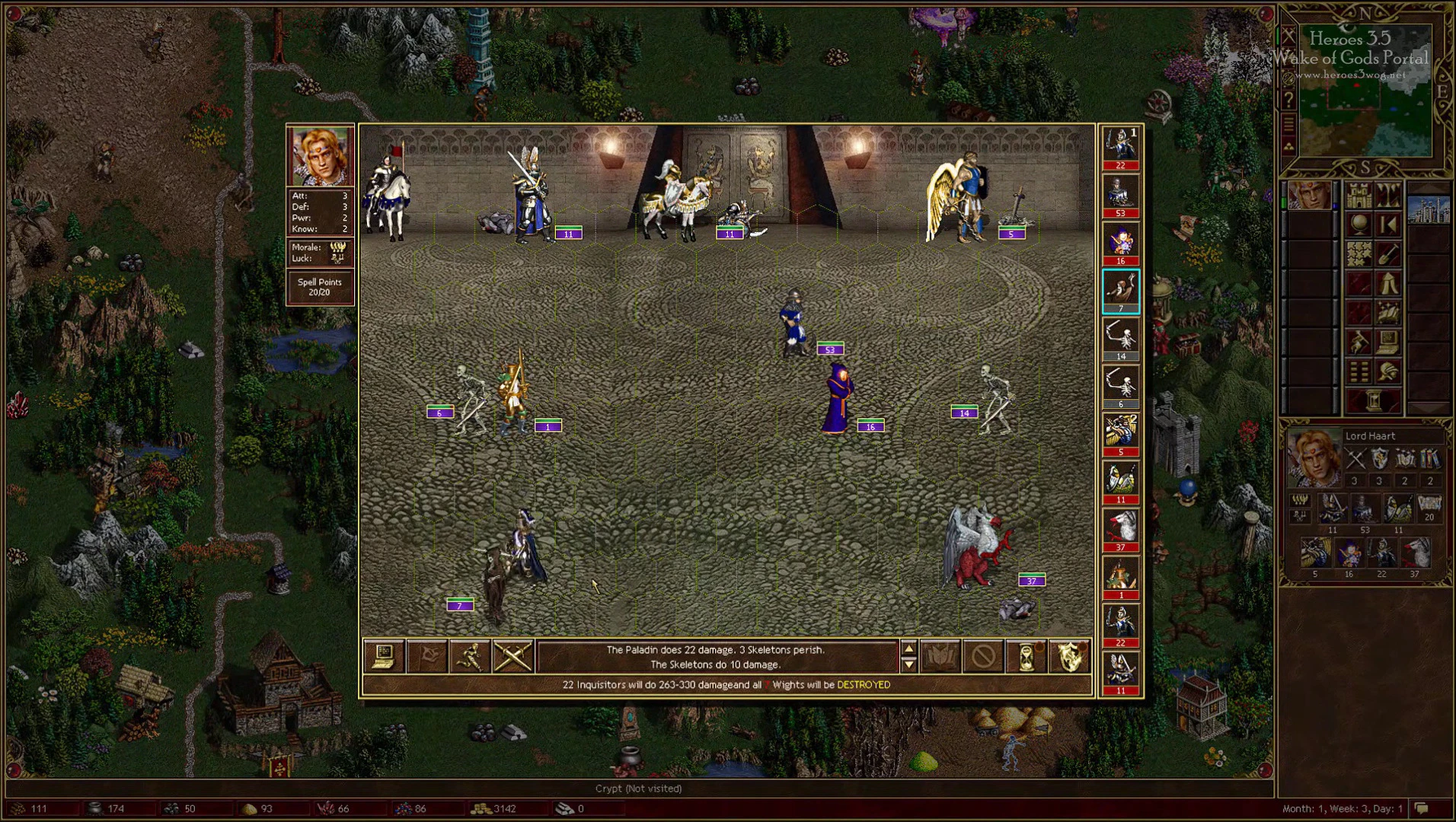Open combat options with the computer icon
The height and width of the screenshot is (822, 1456).
(x=384, y=656)
